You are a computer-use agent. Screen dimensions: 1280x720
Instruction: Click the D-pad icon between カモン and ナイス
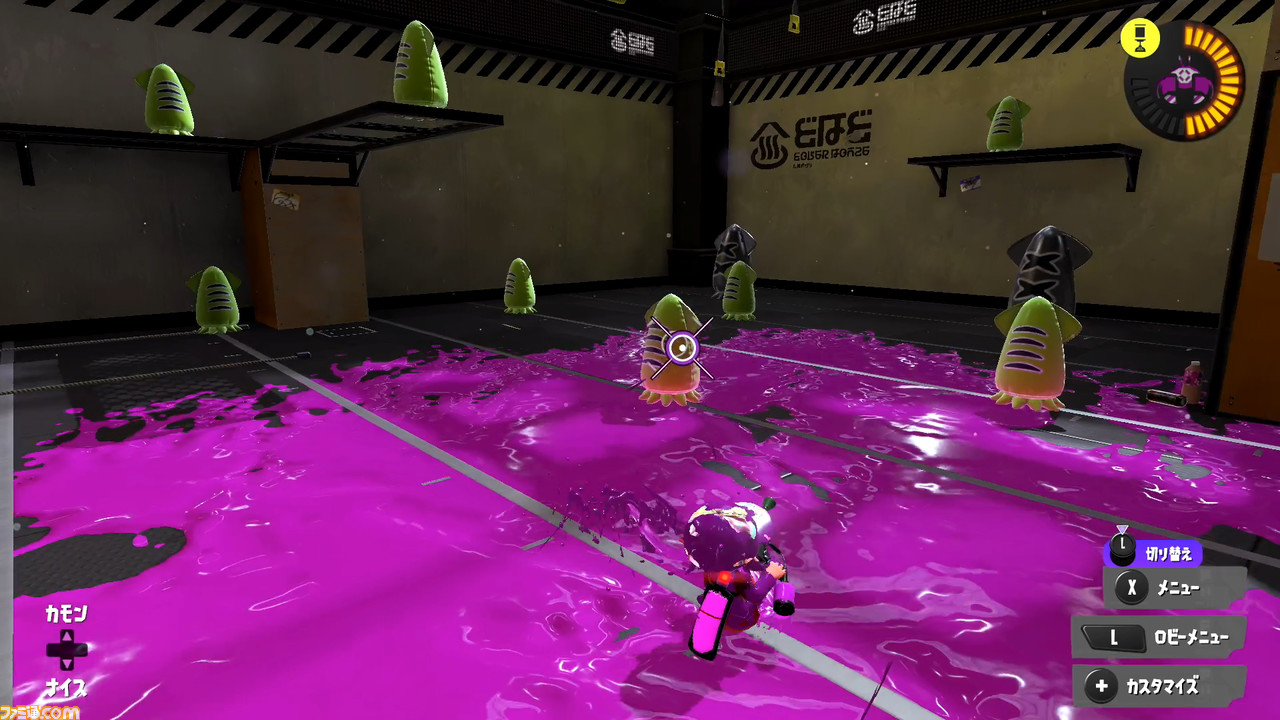[x=67, y=651]
